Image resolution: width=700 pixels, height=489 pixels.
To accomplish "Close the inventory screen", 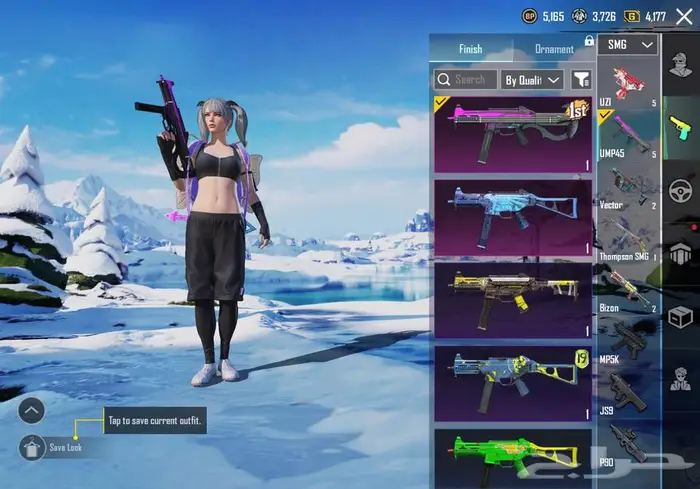I will tap(684, 16).
